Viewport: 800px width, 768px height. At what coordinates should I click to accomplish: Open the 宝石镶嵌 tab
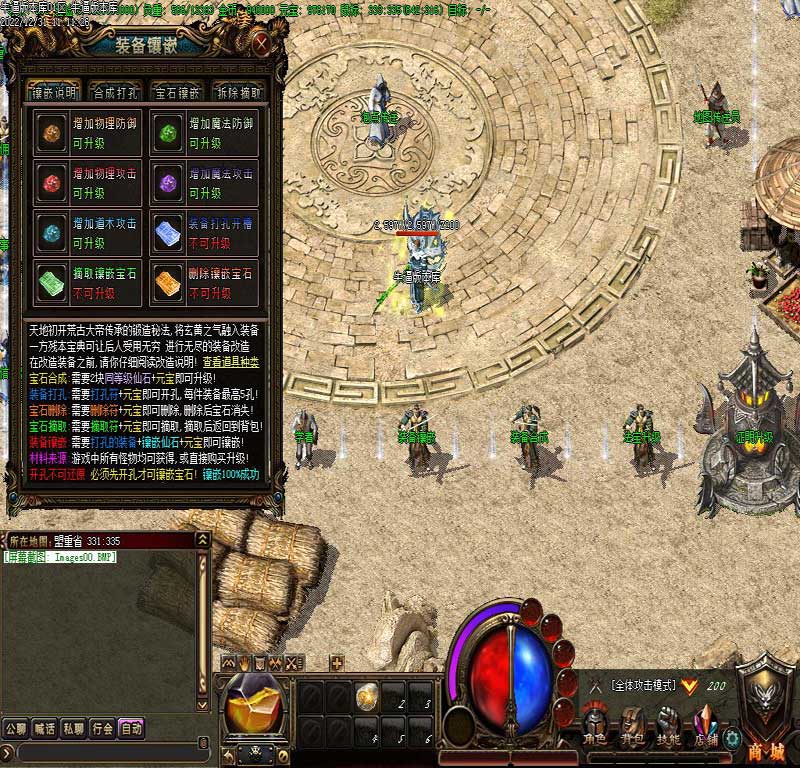pos(177,93)
